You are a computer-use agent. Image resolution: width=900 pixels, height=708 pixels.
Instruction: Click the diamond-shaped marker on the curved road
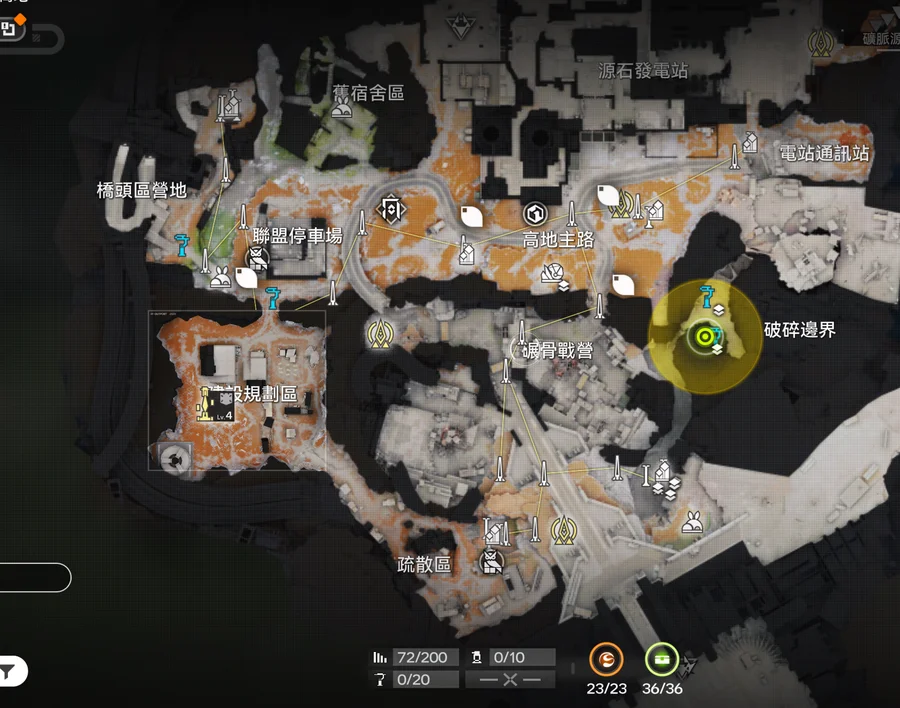pos(390,209)
